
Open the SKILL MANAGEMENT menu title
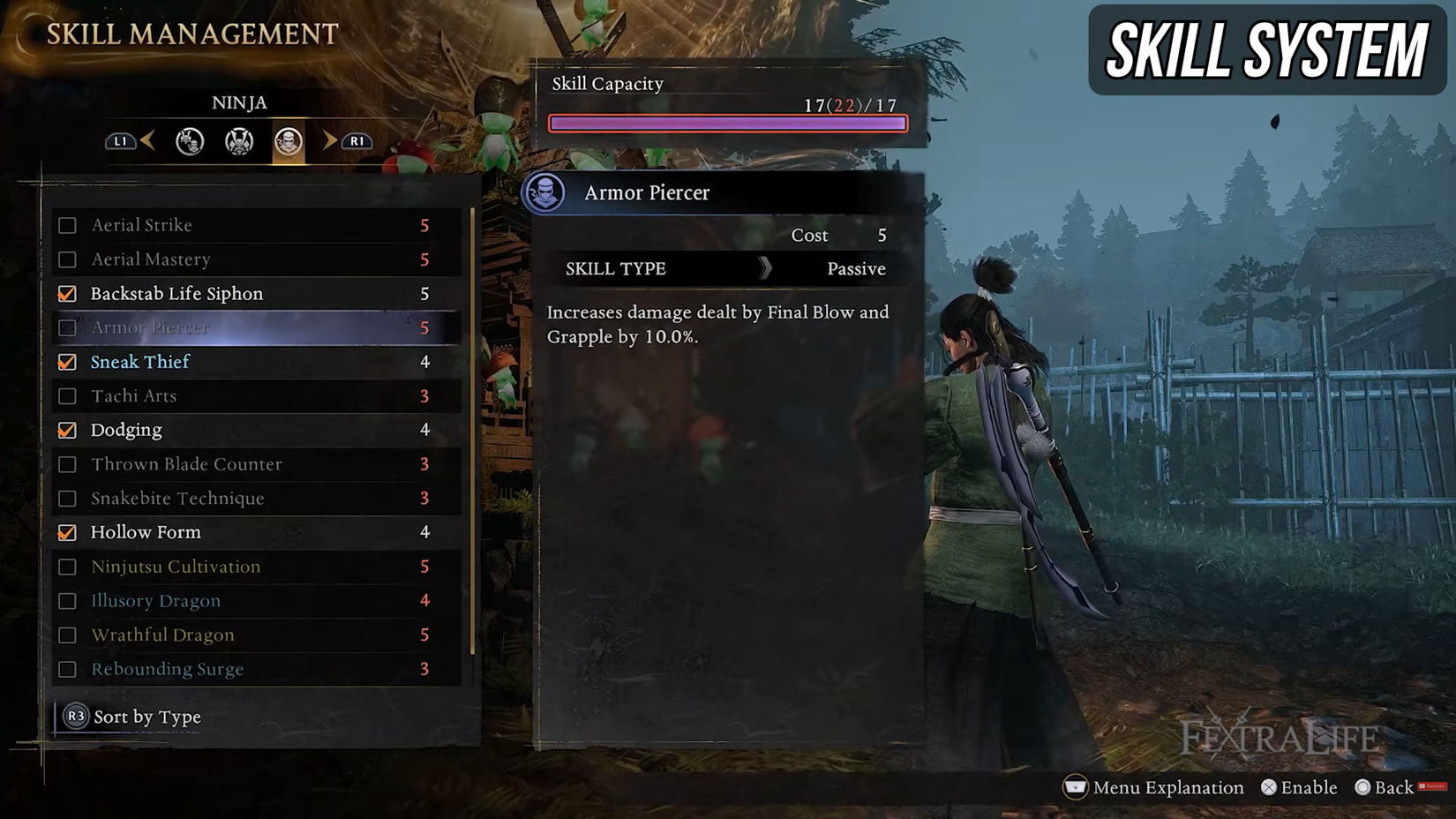point(191,34)
